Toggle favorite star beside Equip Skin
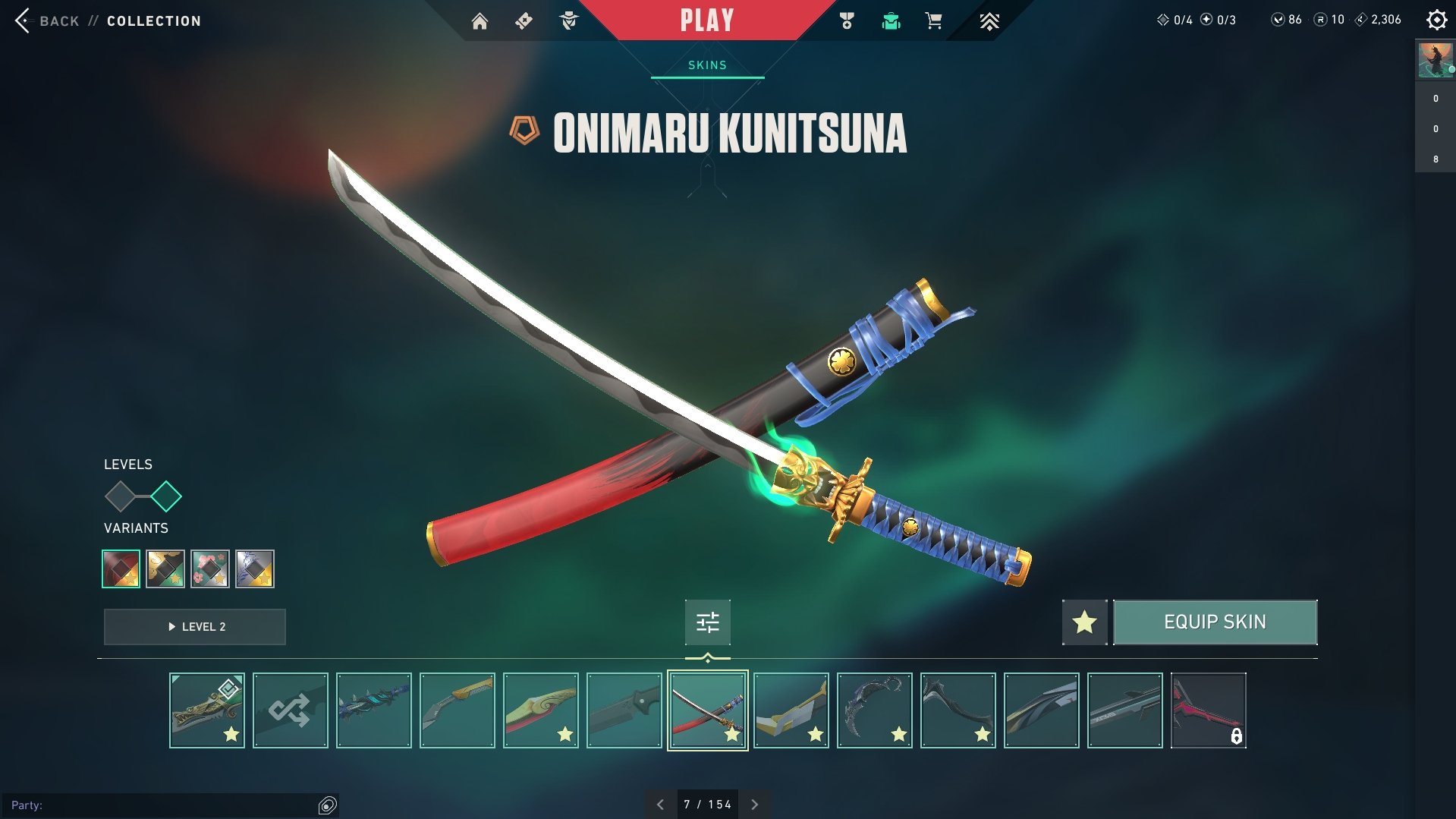 [1084, 622]
